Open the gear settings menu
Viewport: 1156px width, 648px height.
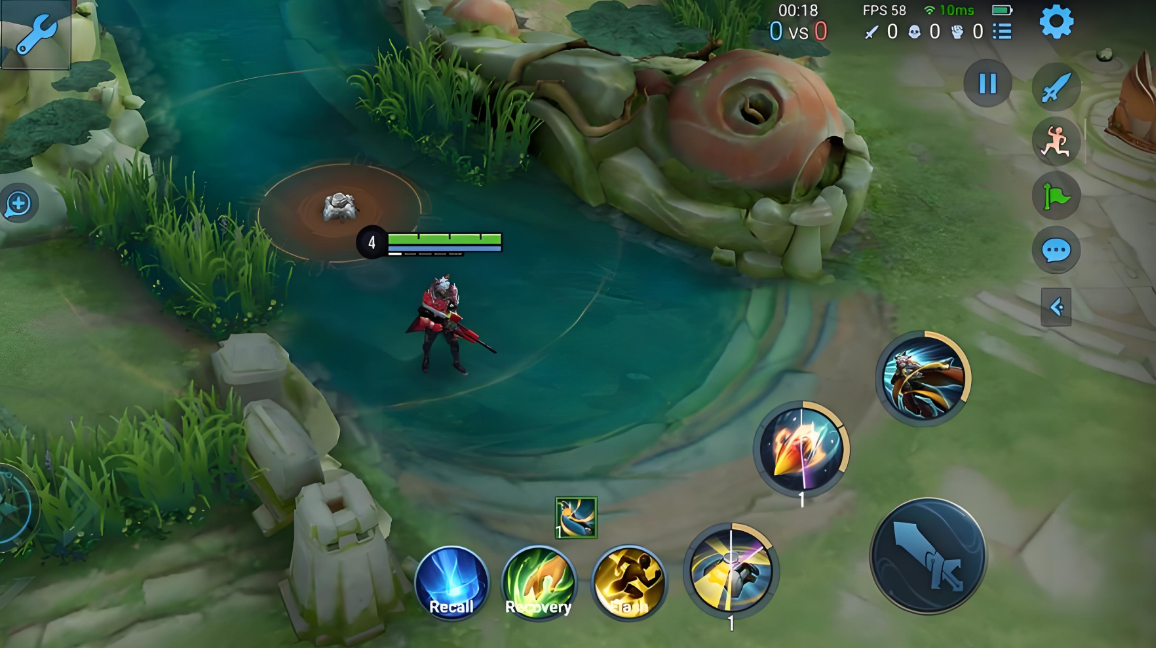click(1056, 22)
